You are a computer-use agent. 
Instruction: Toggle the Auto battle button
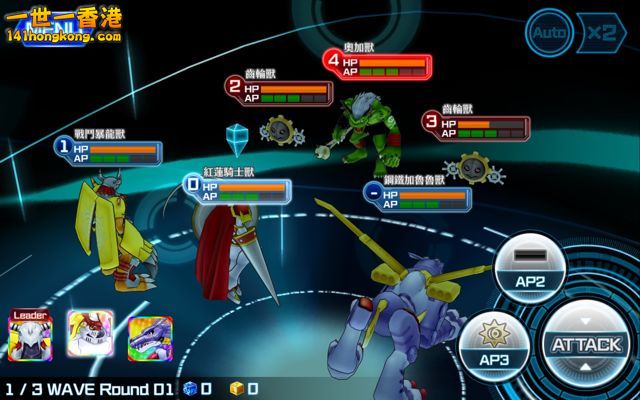[x=549, y=32]
